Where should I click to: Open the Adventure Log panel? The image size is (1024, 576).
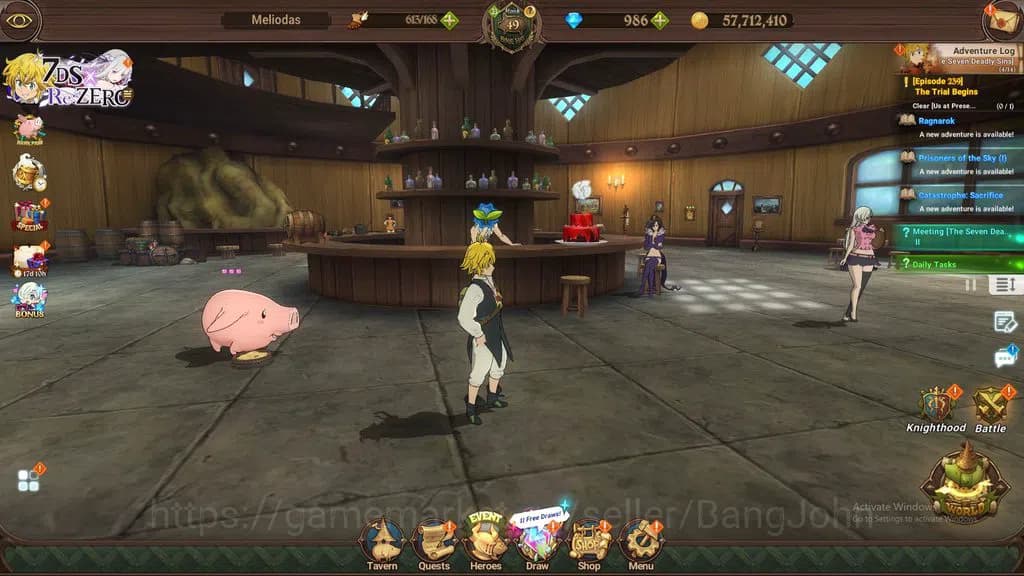pos(960,57)
